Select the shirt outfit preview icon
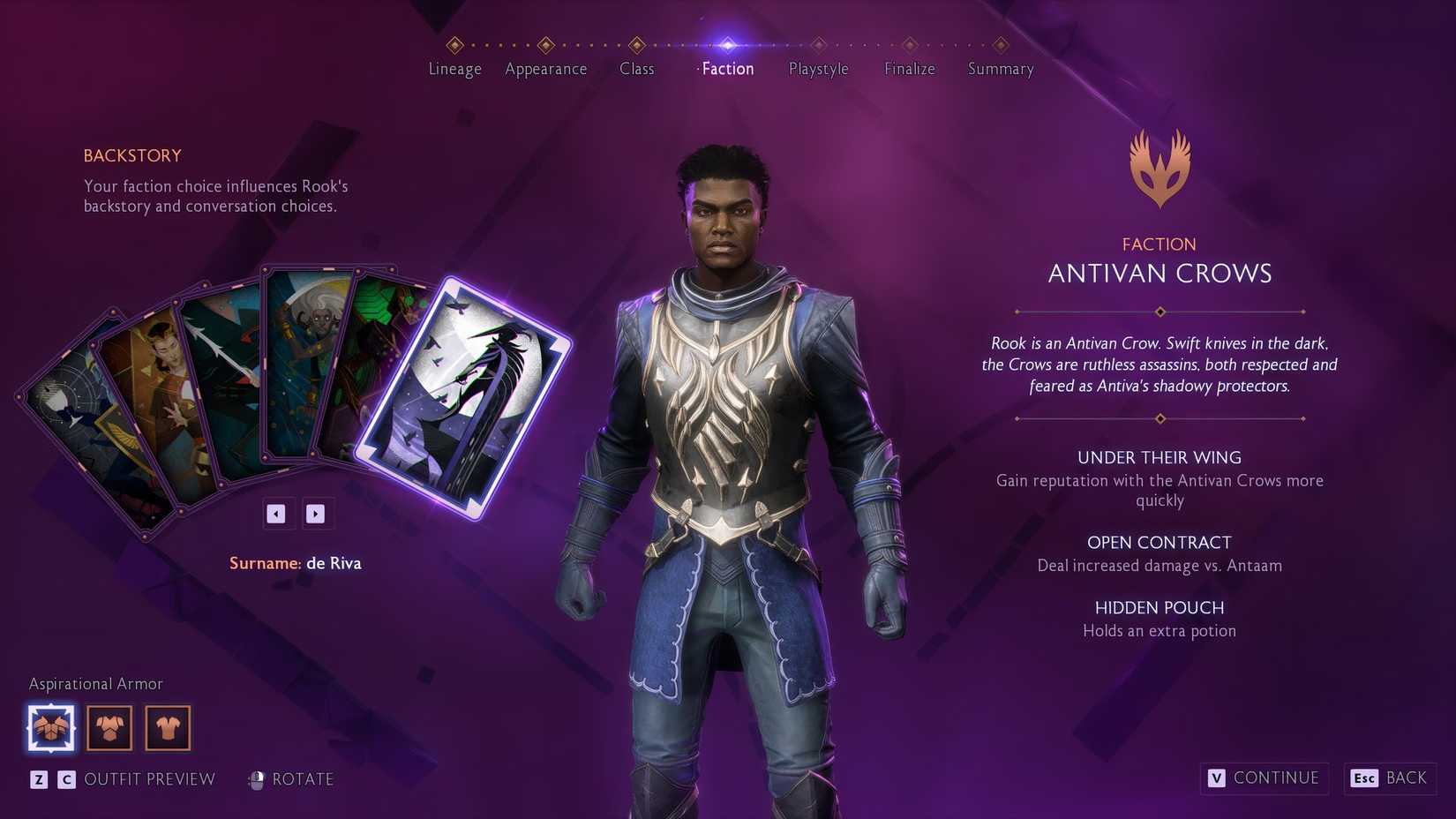 click(167, 727)
